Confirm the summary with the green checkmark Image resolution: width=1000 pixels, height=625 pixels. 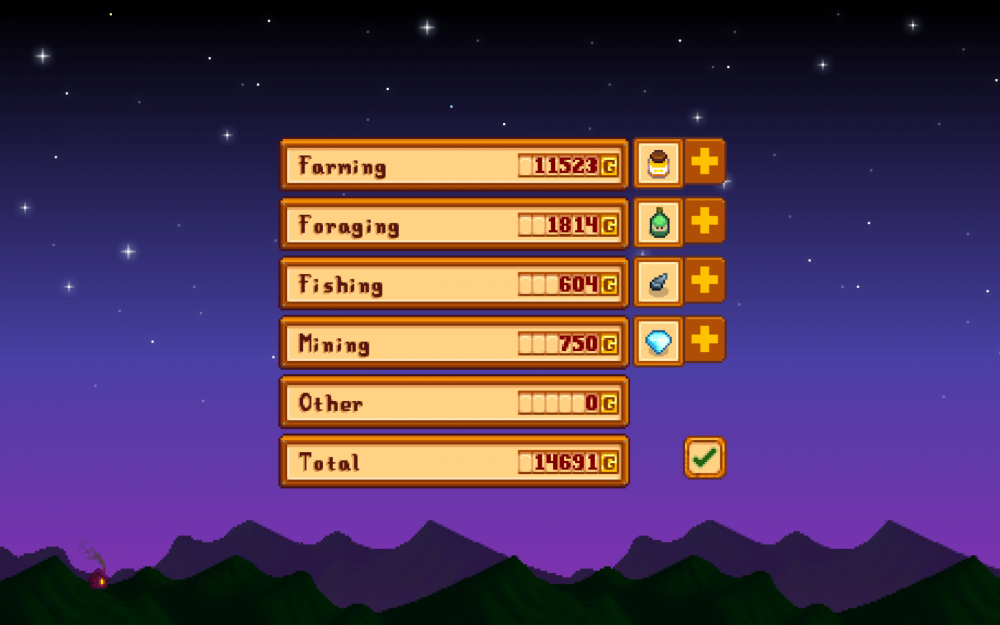click(x=704, y=458)
